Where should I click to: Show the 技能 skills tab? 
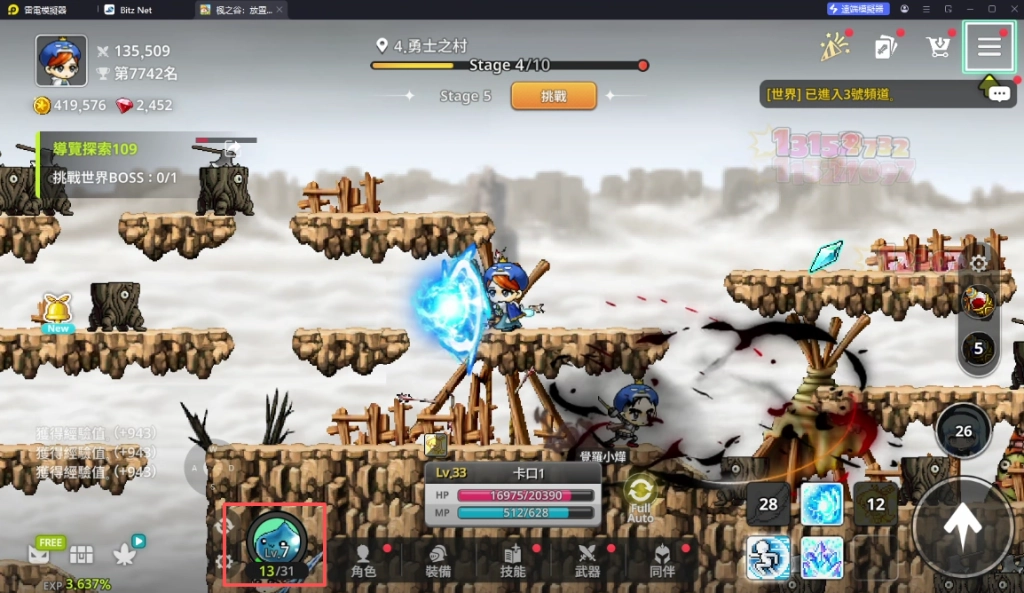click(x=513, y=561)
